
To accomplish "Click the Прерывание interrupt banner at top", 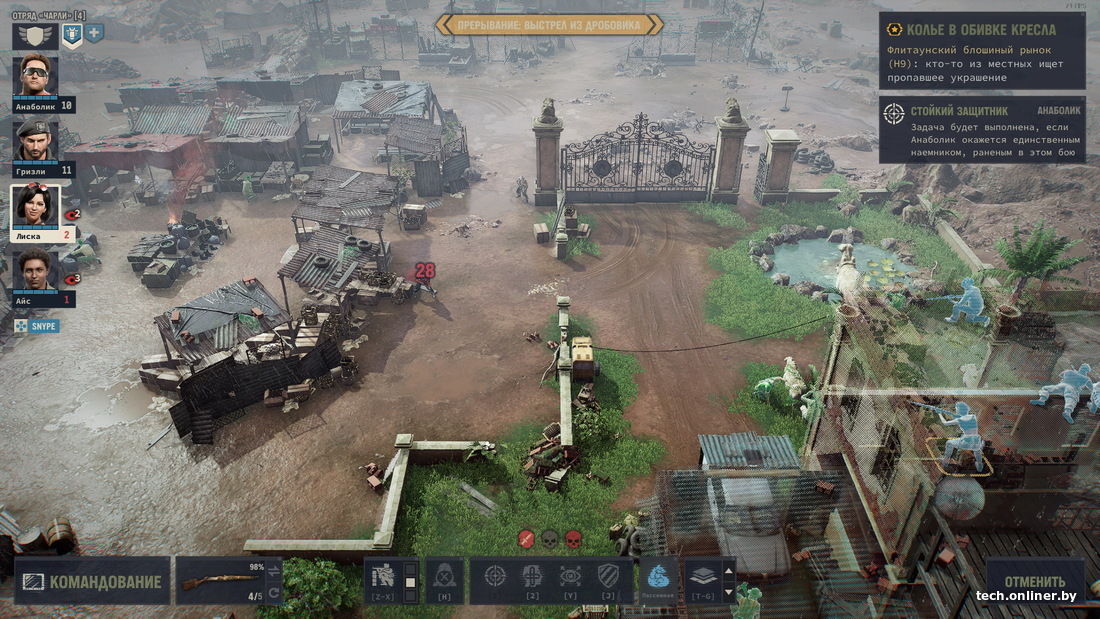I will [549, 24].
